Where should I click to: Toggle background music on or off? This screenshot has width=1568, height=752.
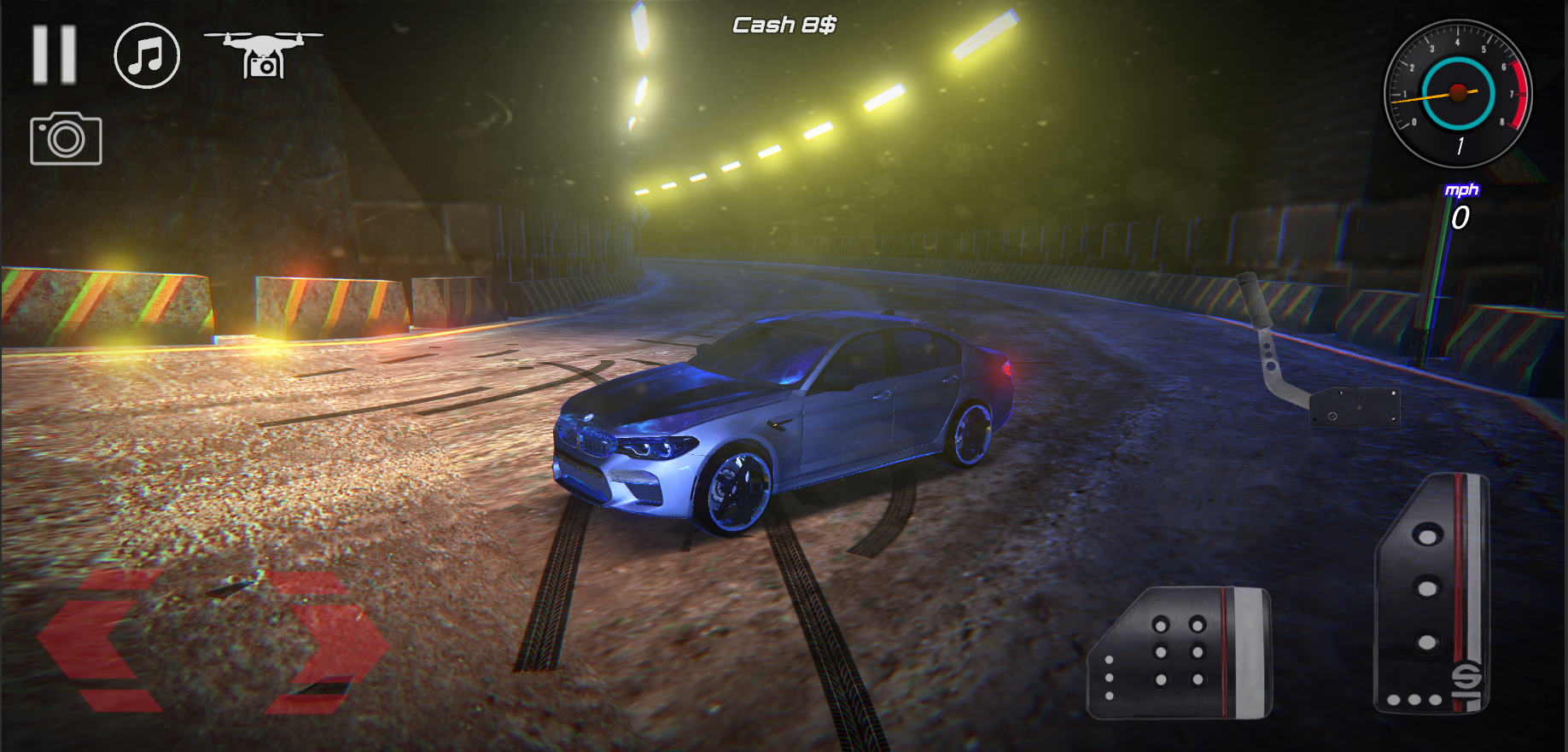click(x=145, y=56)
